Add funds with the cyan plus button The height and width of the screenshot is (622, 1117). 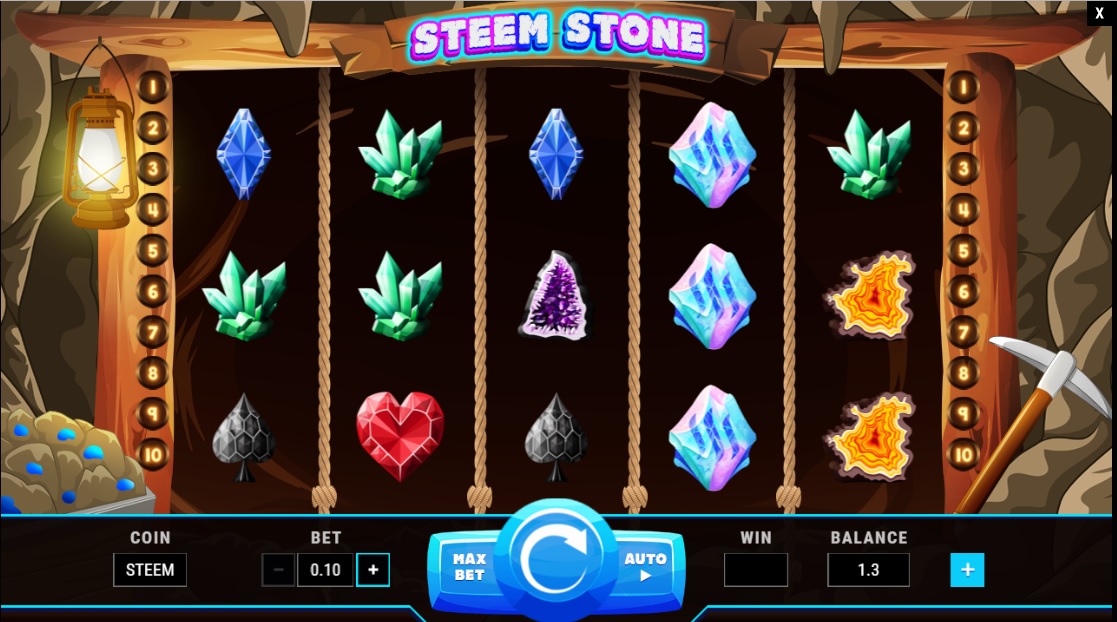(967, 570)
